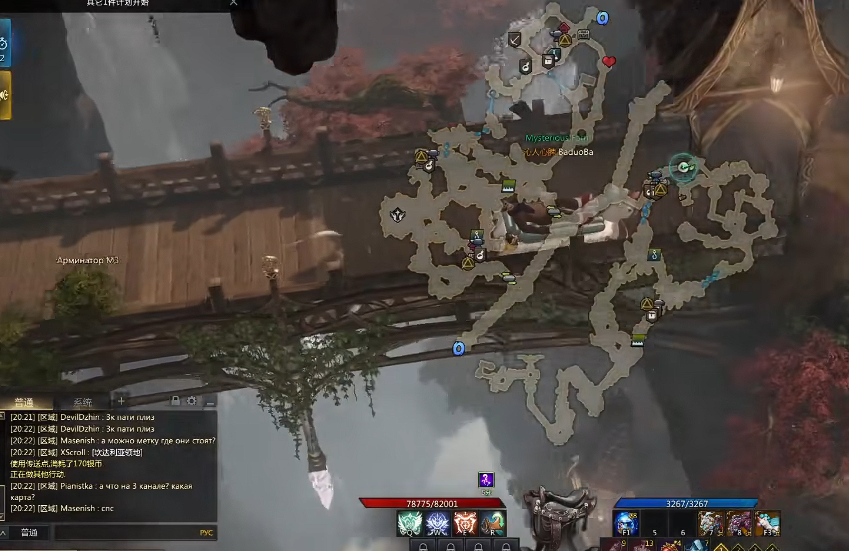
Task: Activate the E mount skill icon
Action: pyautogui.click(x=465, y=523)
